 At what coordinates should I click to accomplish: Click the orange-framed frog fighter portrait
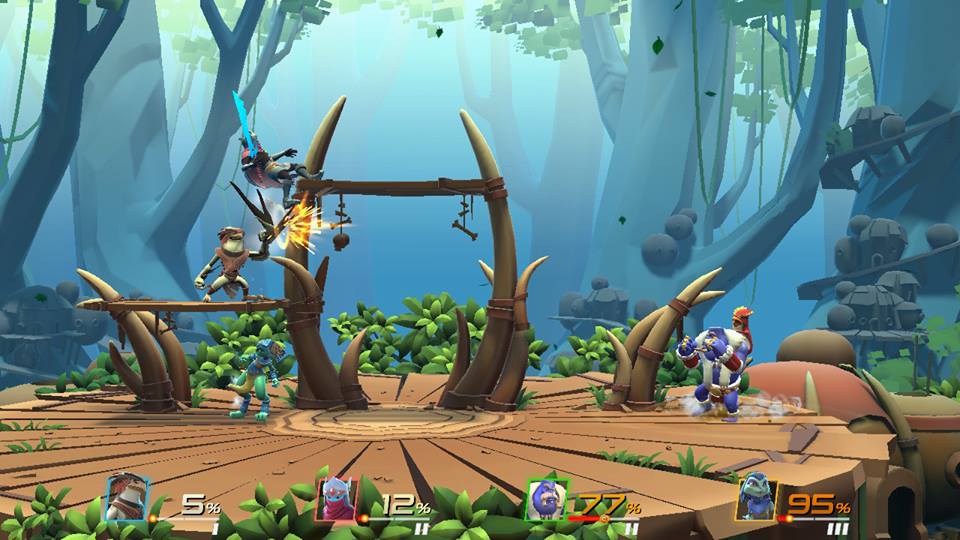(757, 497)
